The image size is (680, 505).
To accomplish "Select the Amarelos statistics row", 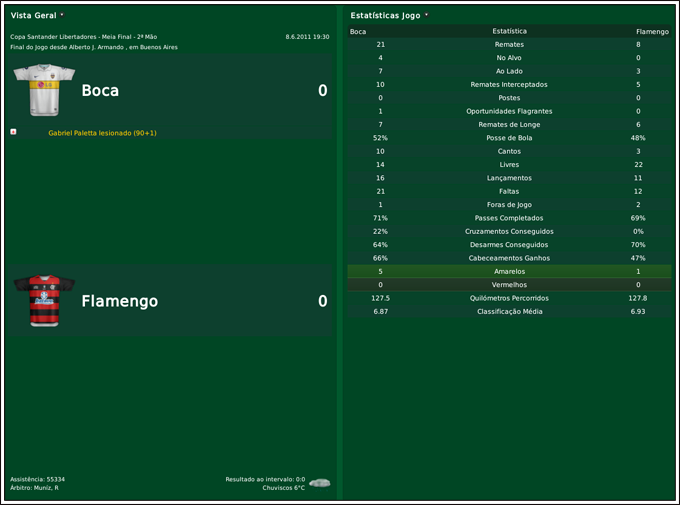I will [x=509, y=271].
